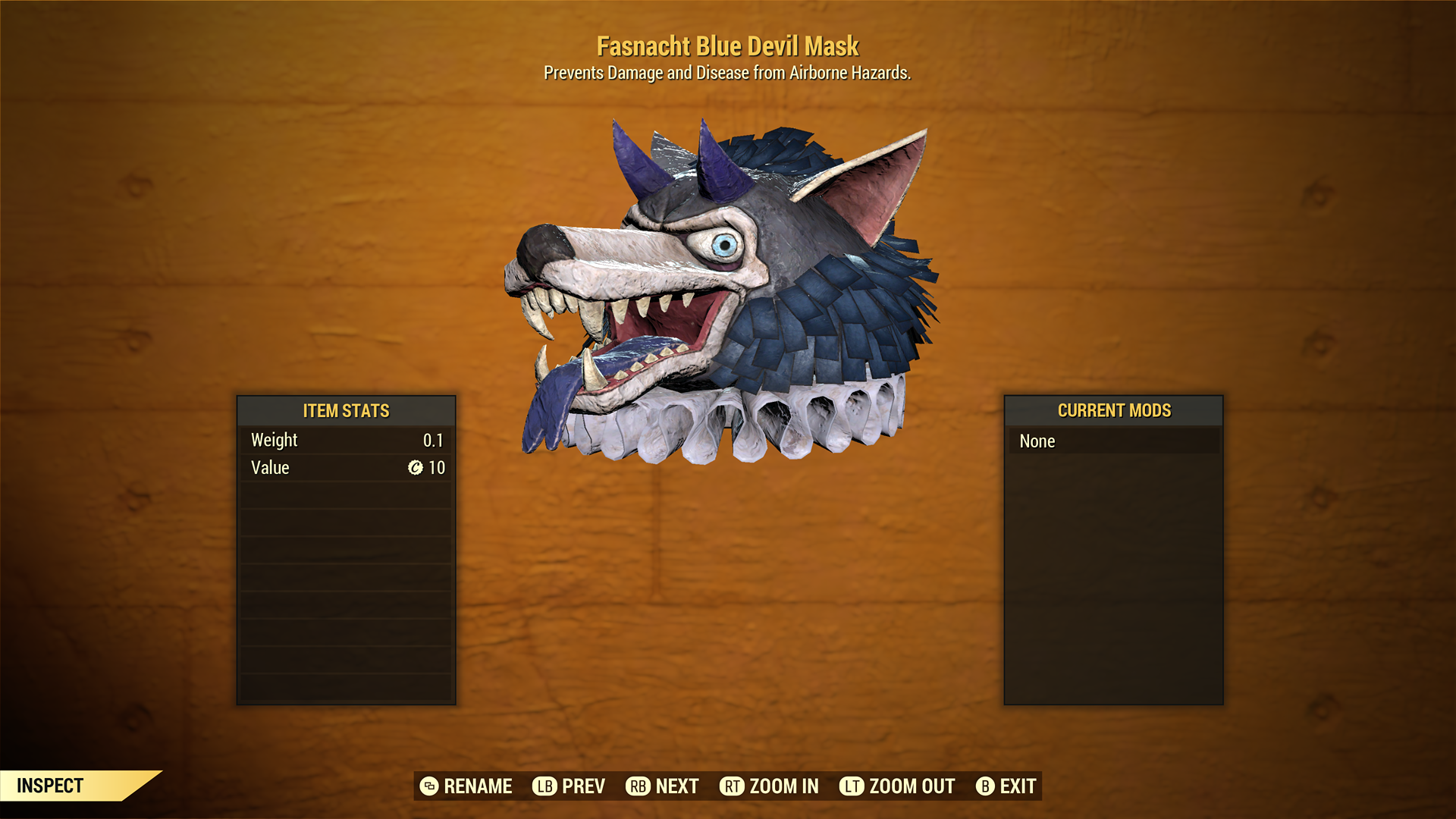Screen dimensions: 1456x819
Task: Click the rename prompt icon
Action: tap(428, 786)
